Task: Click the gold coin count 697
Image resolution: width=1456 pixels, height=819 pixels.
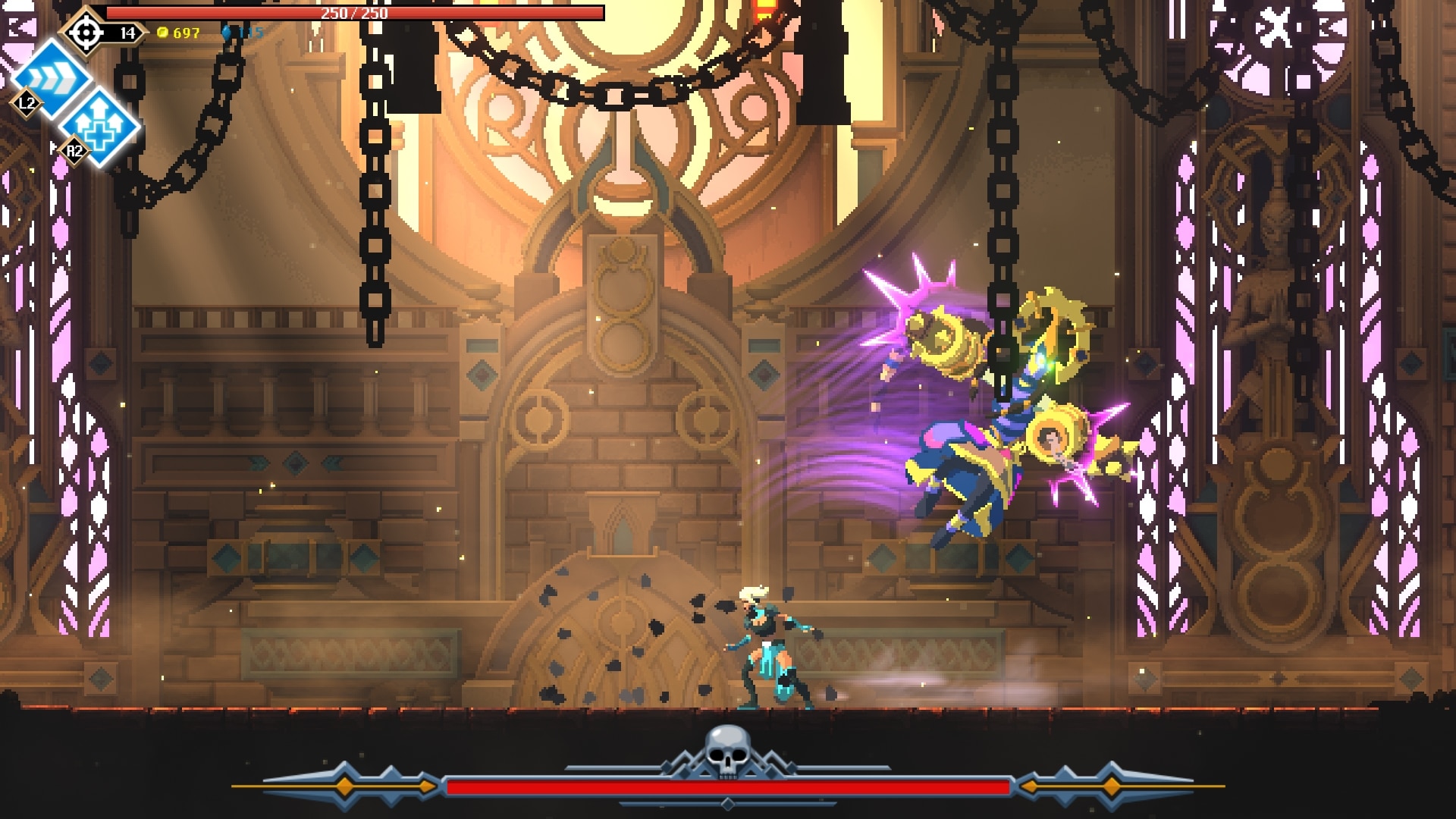Action: tap(185, 33)
